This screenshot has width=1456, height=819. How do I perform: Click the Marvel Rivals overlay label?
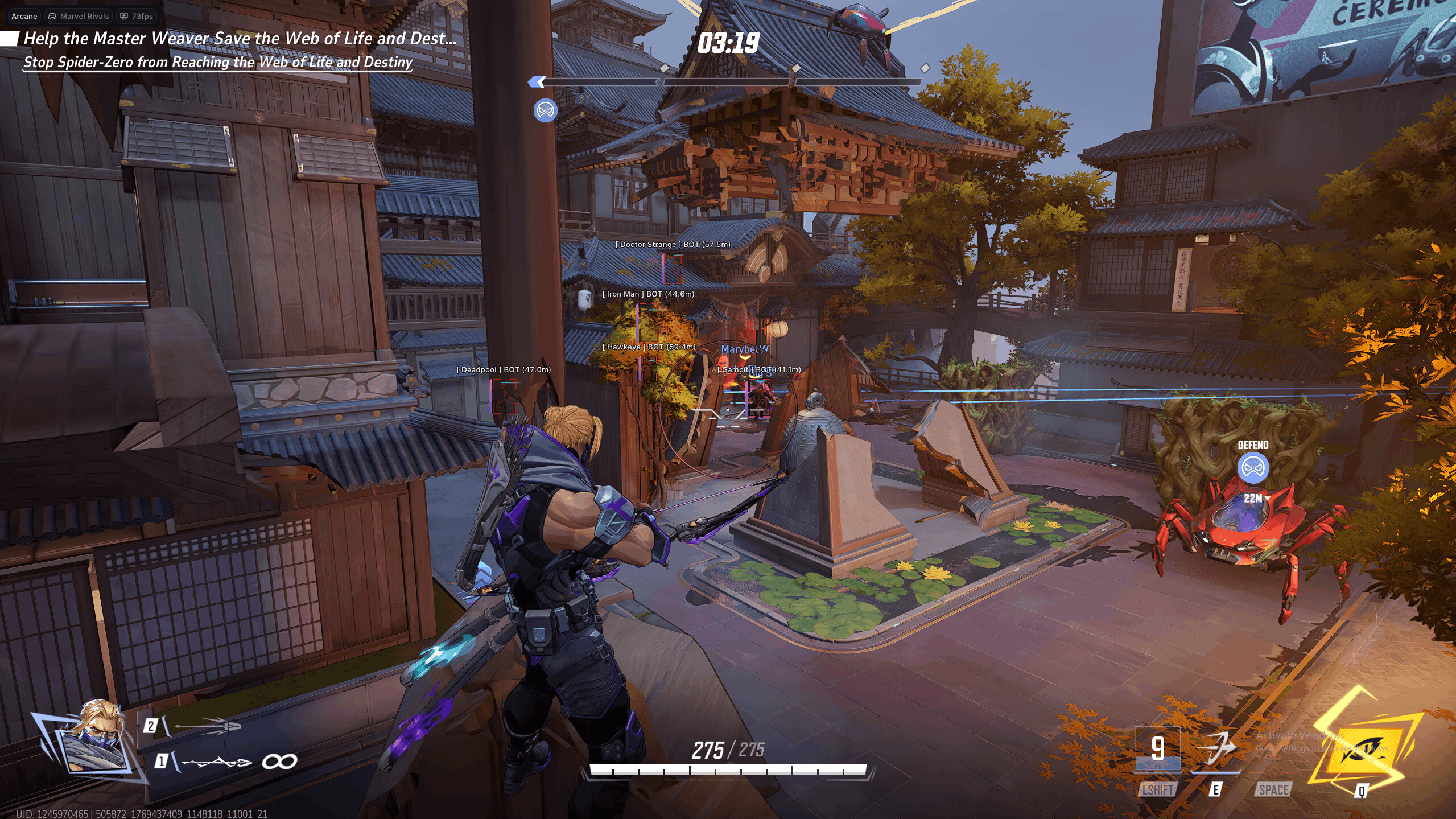tap(79, 16)
